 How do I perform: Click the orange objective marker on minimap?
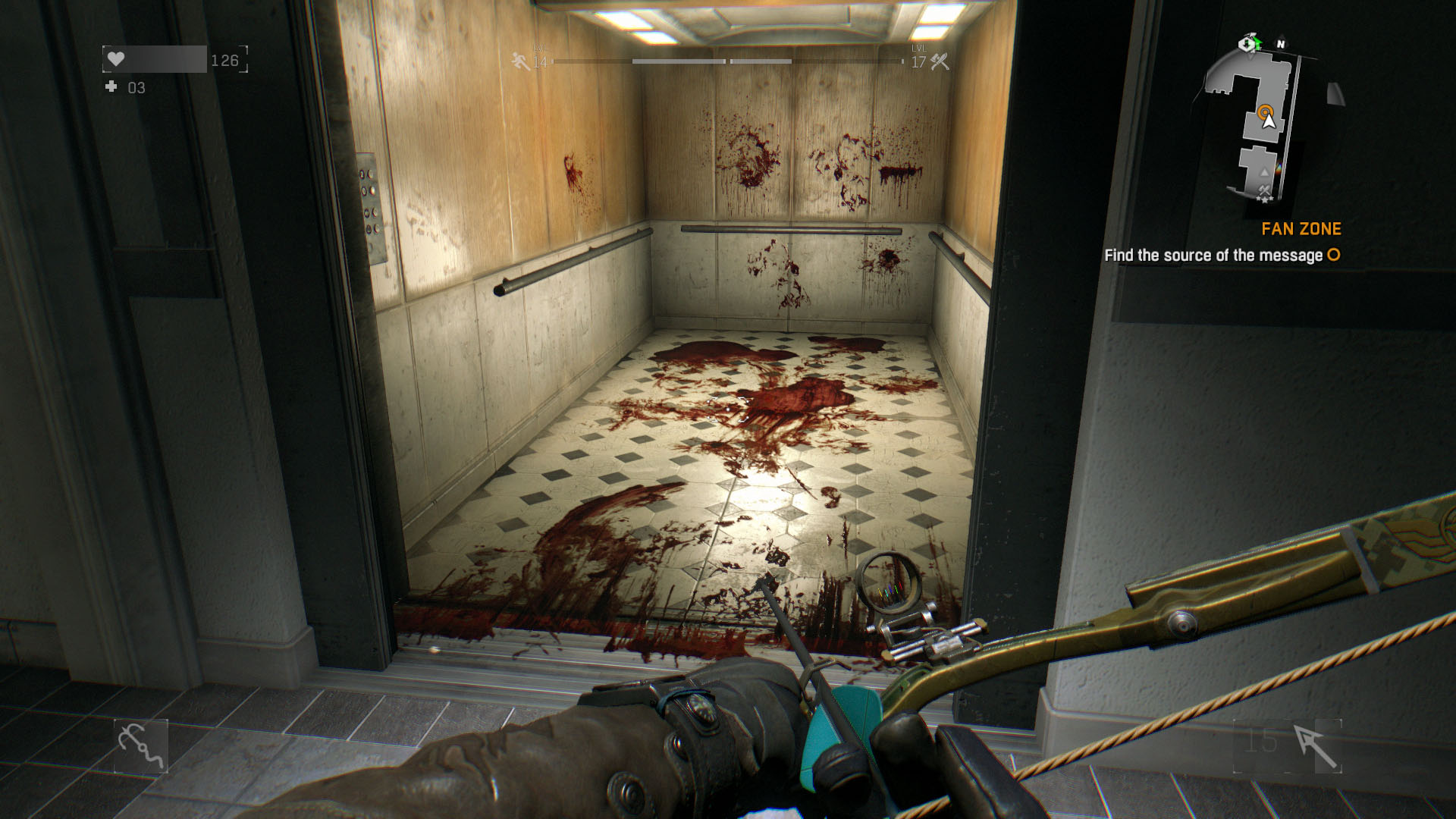click(x=1265, y=113)
